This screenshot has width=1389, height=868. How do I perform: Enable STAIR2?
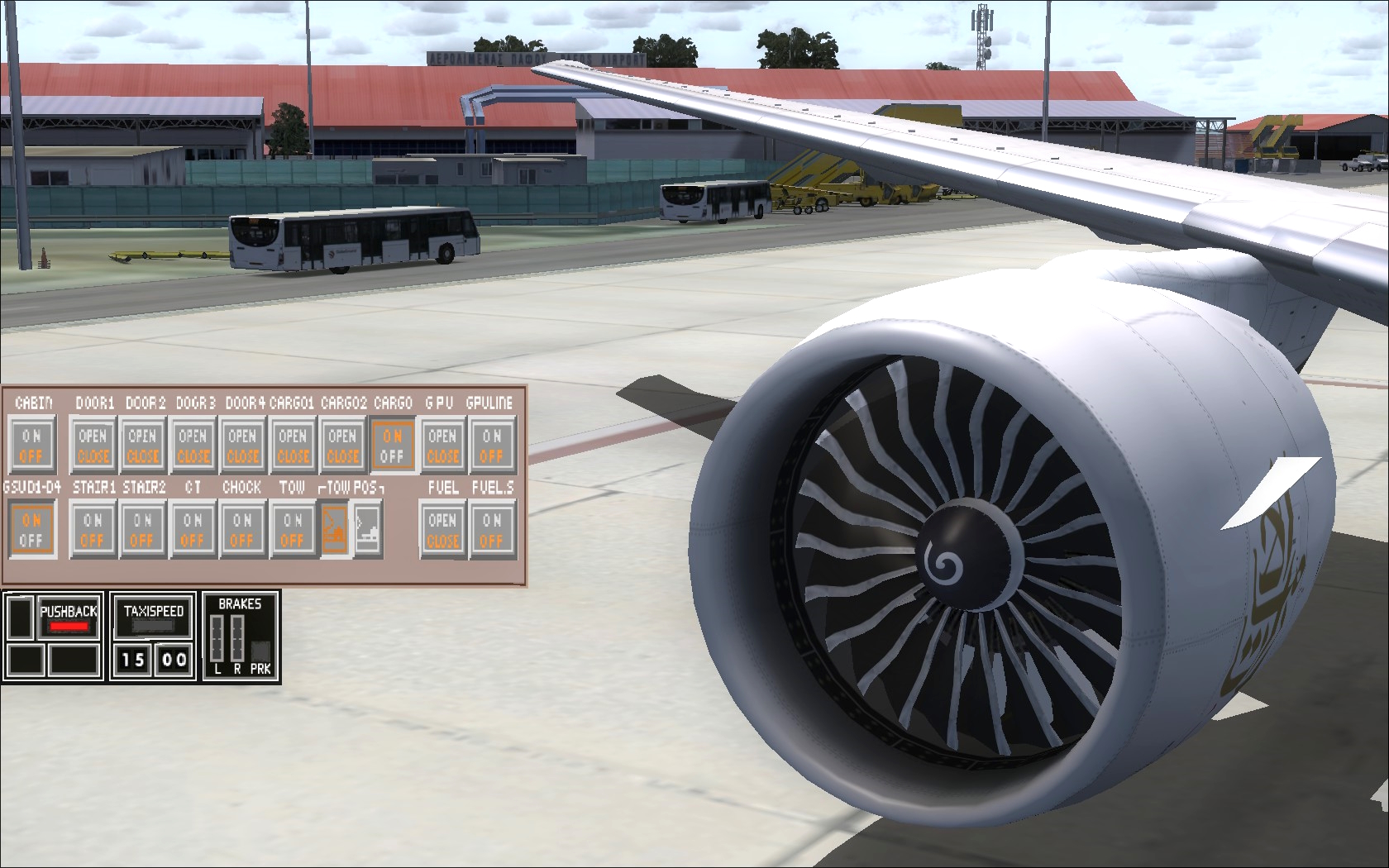click(142, 521)
